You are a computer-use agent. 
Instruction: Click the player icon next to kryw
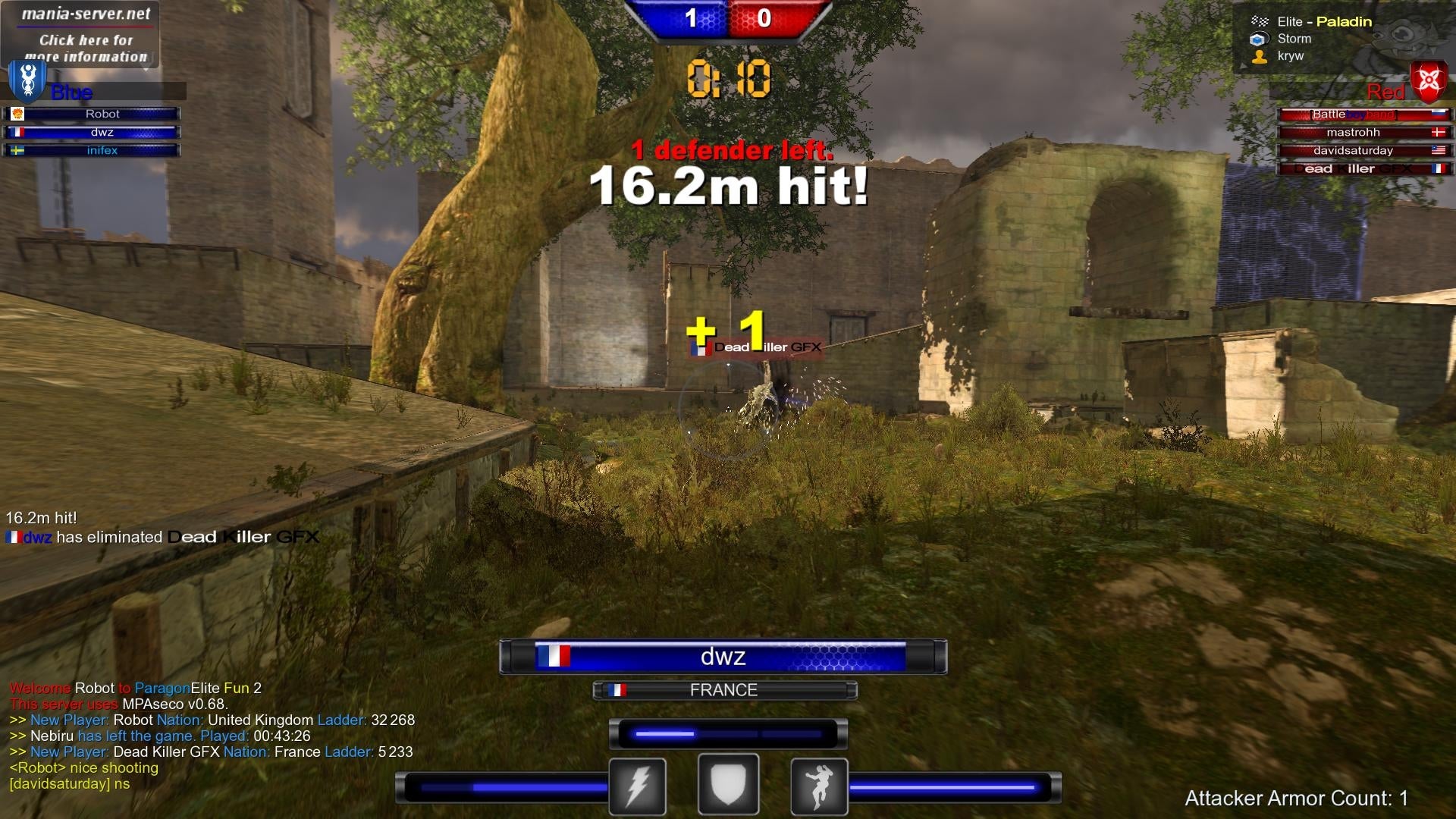[x=1258, y=57]
